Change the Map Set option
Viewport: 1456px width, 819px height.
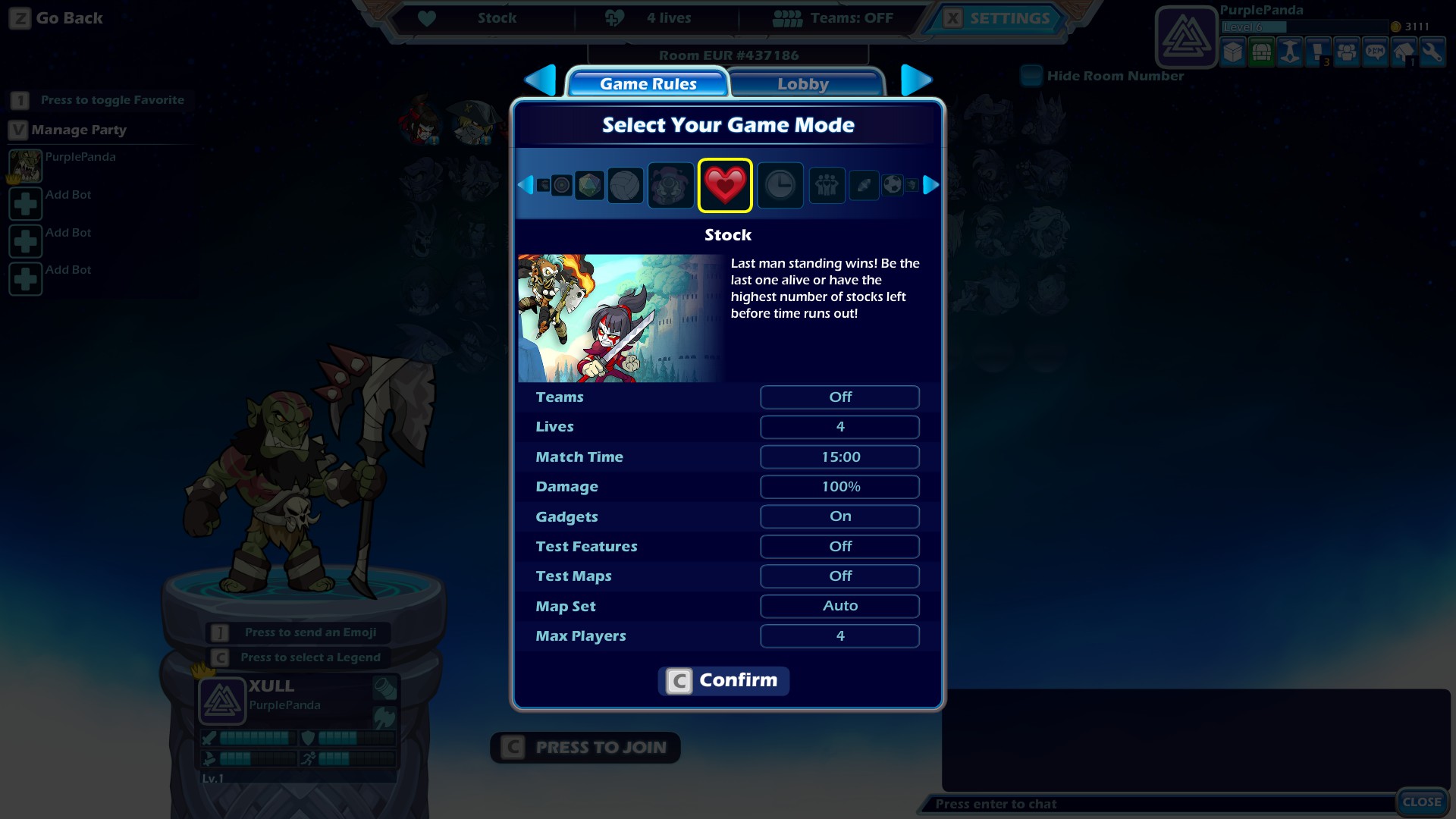point(839,606)
